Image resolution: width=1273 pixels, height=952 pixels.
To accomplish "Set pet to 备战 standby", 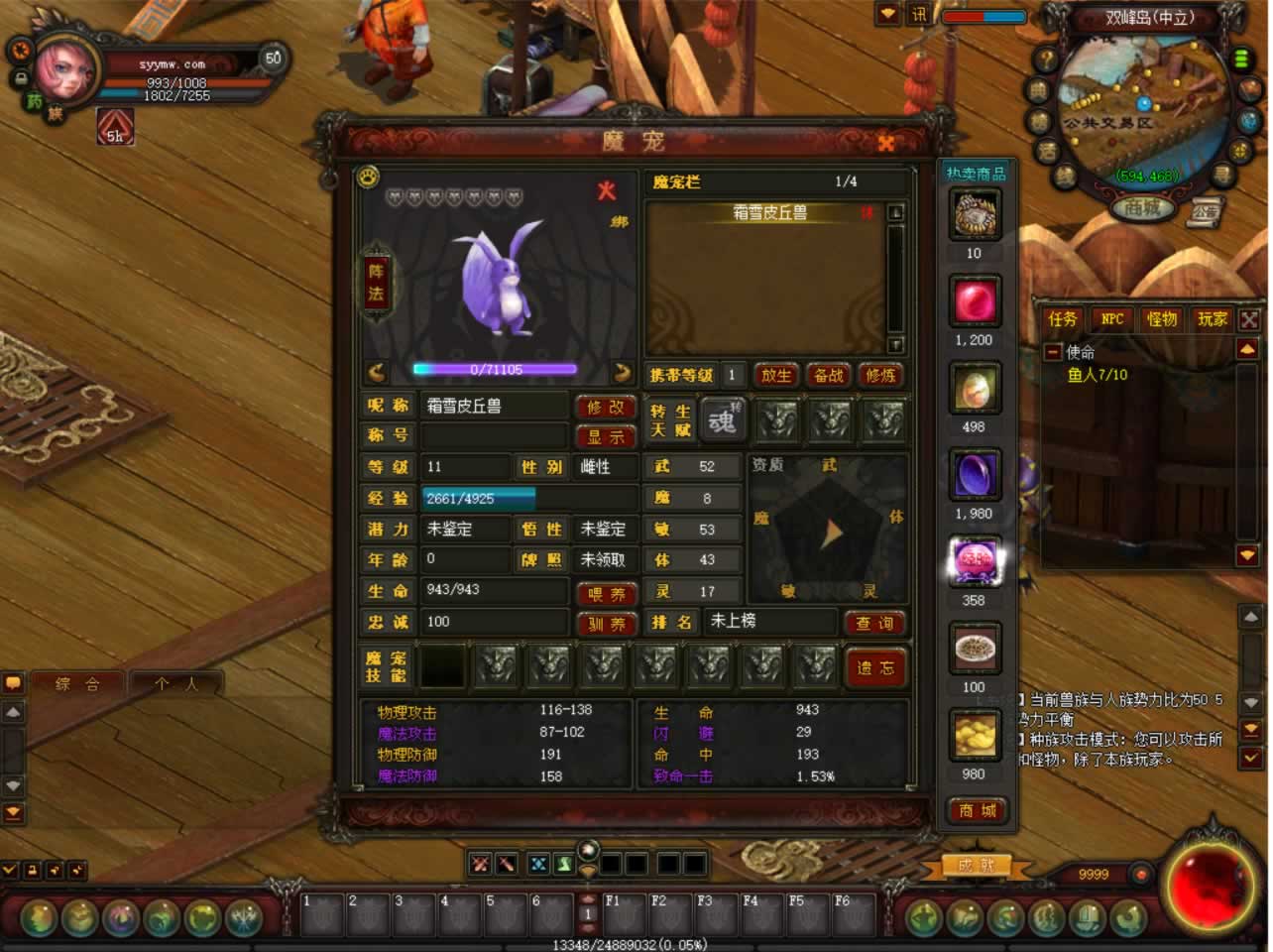I will 828,375.
